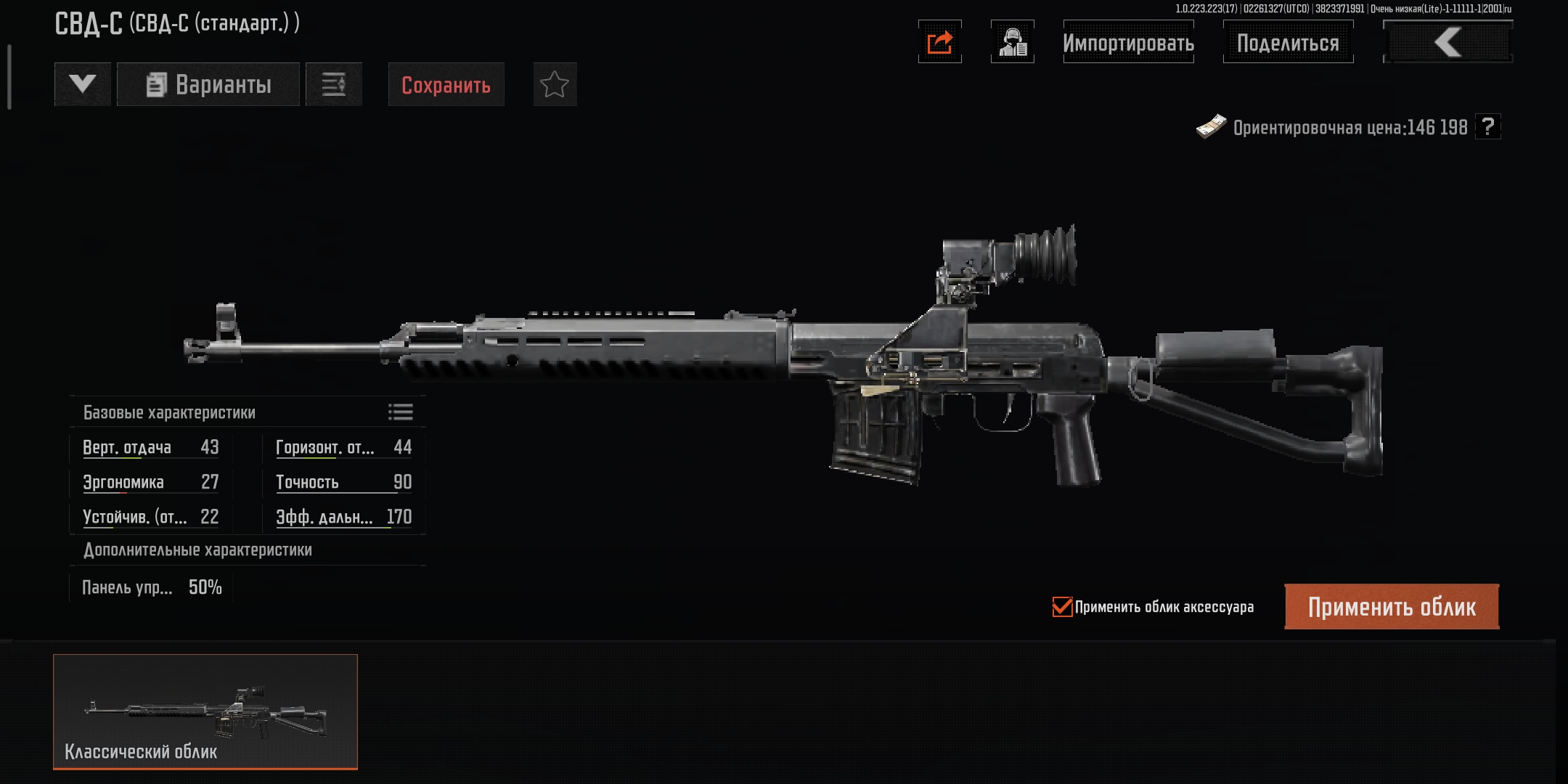Toggle the base stats list view icon
Viewport: 1568px width, 784px height.
(400, 412)
